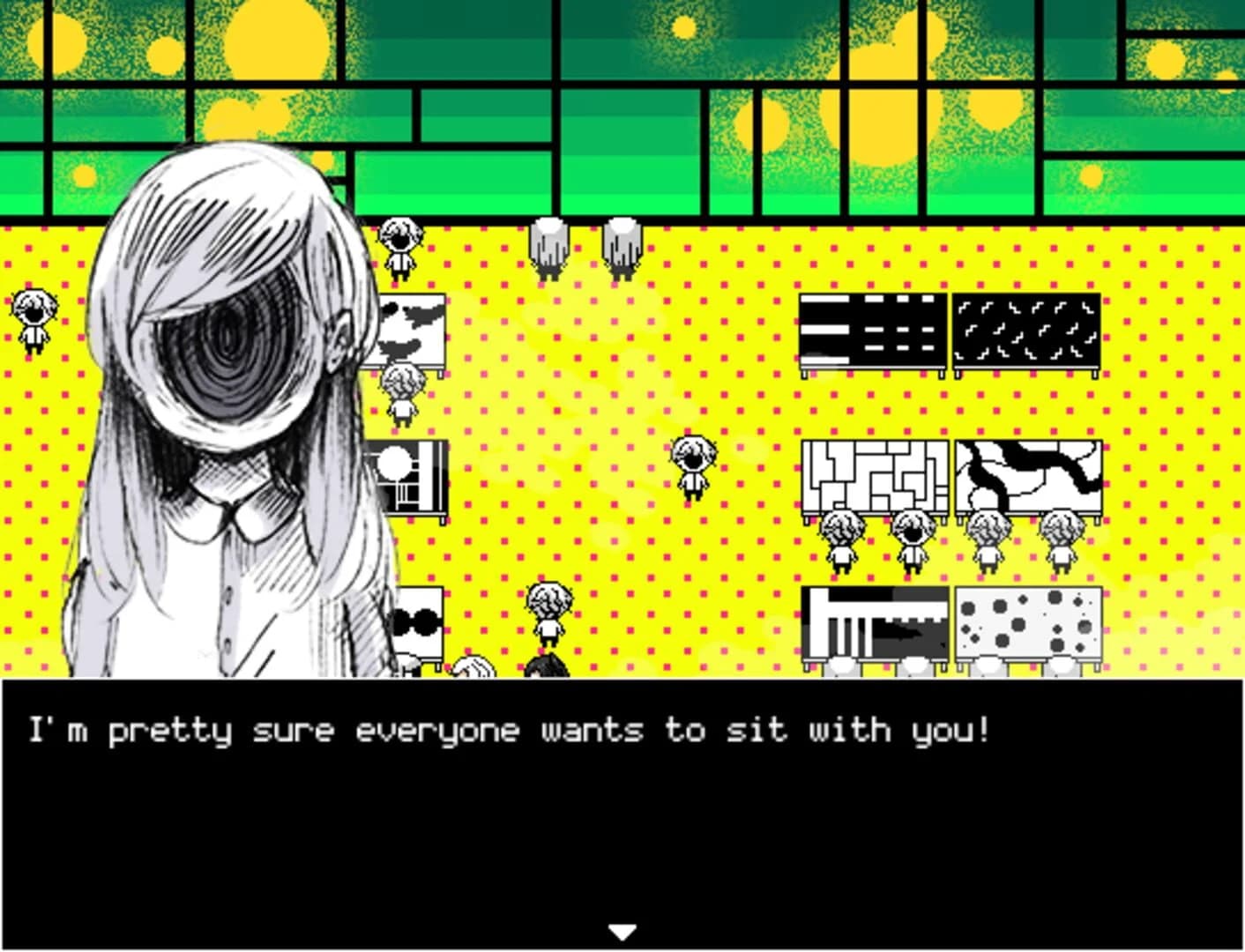The width and height of the screenshot is (1245, 952).
Task: Open the maze-patterned white bookshelf
Action: (x=873, y=476)
